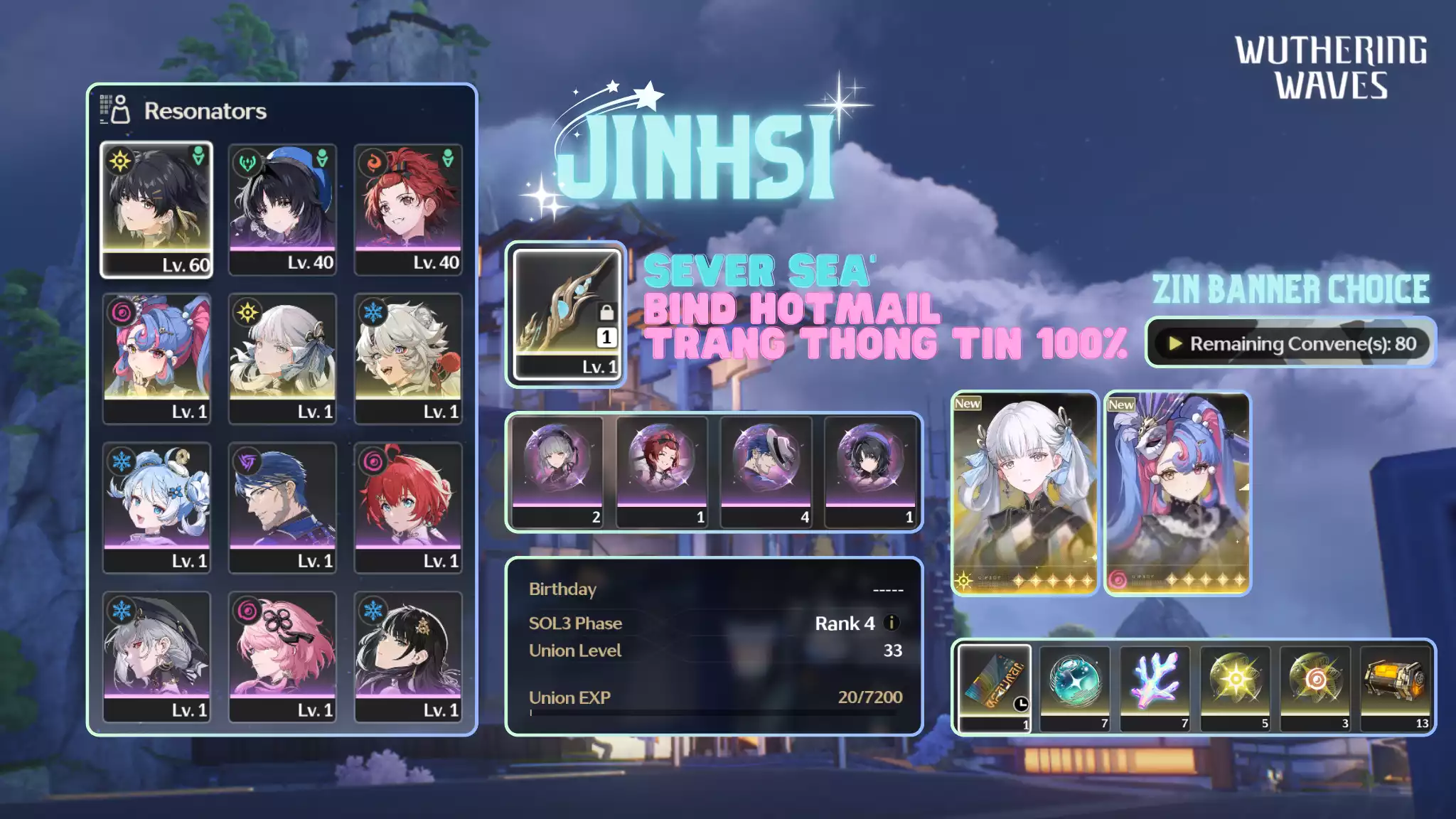Screen dimensions: 1456x819
Task: Select the light-blue haired Glacio girl tile
Action: coord(156,508)
